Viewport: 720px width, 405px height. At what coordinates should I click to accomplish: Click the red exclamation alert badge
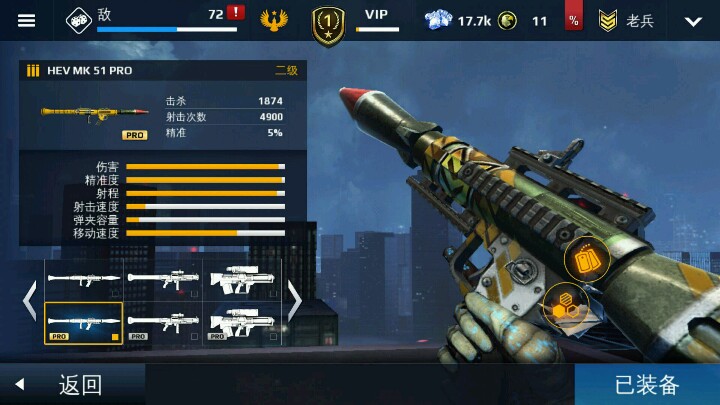235,13
